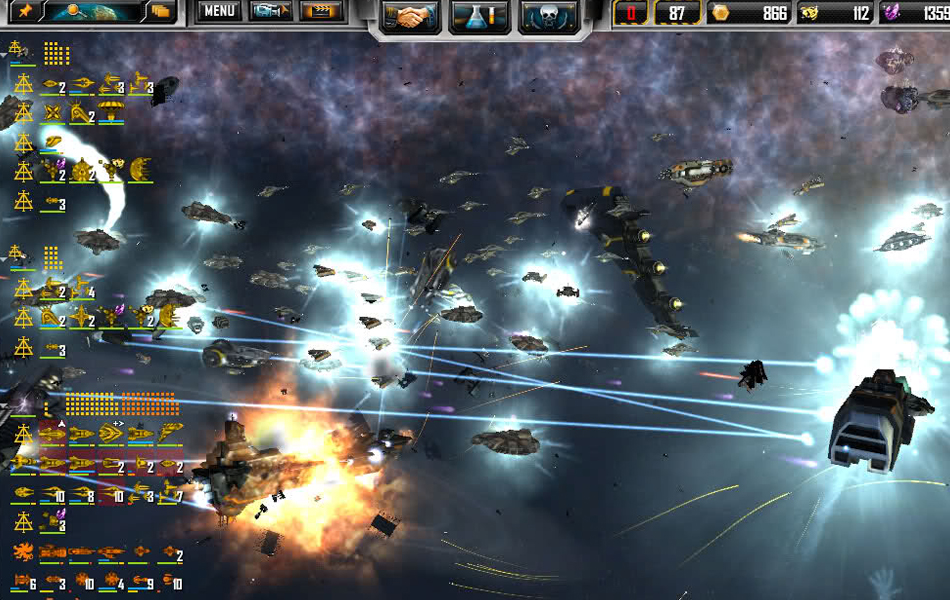Select the ship stack labeled 7

(170, 493)
